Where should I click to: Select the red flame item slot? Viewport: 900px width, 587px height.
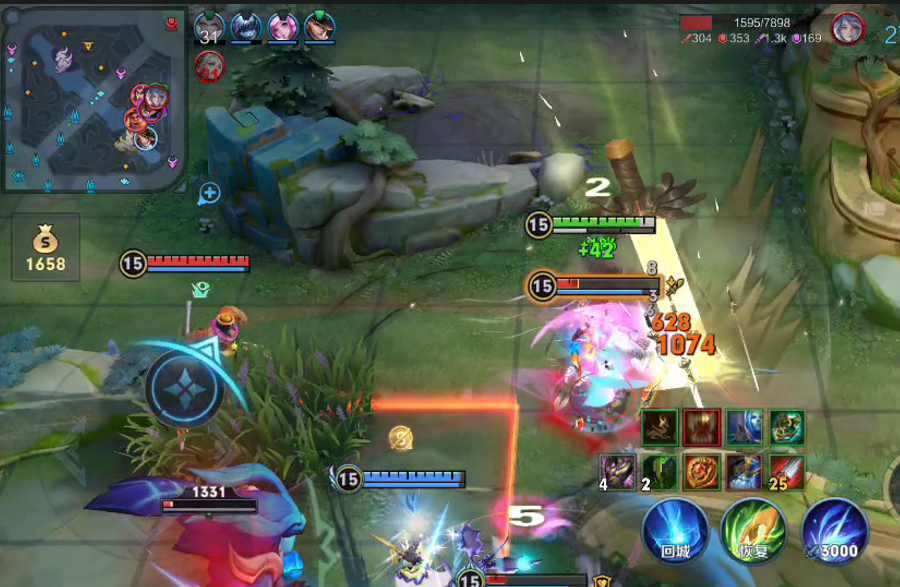[x=702, y=427]
